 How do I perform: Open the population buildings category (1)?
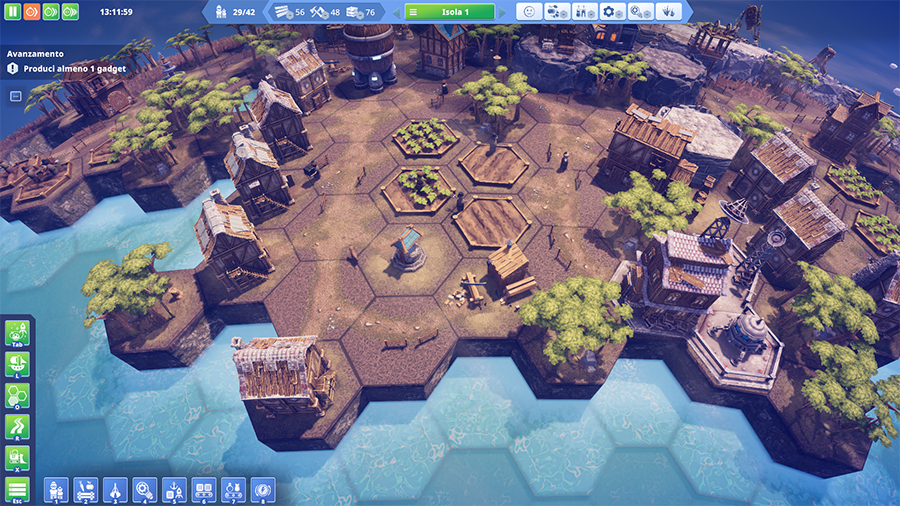pos(56,489)
